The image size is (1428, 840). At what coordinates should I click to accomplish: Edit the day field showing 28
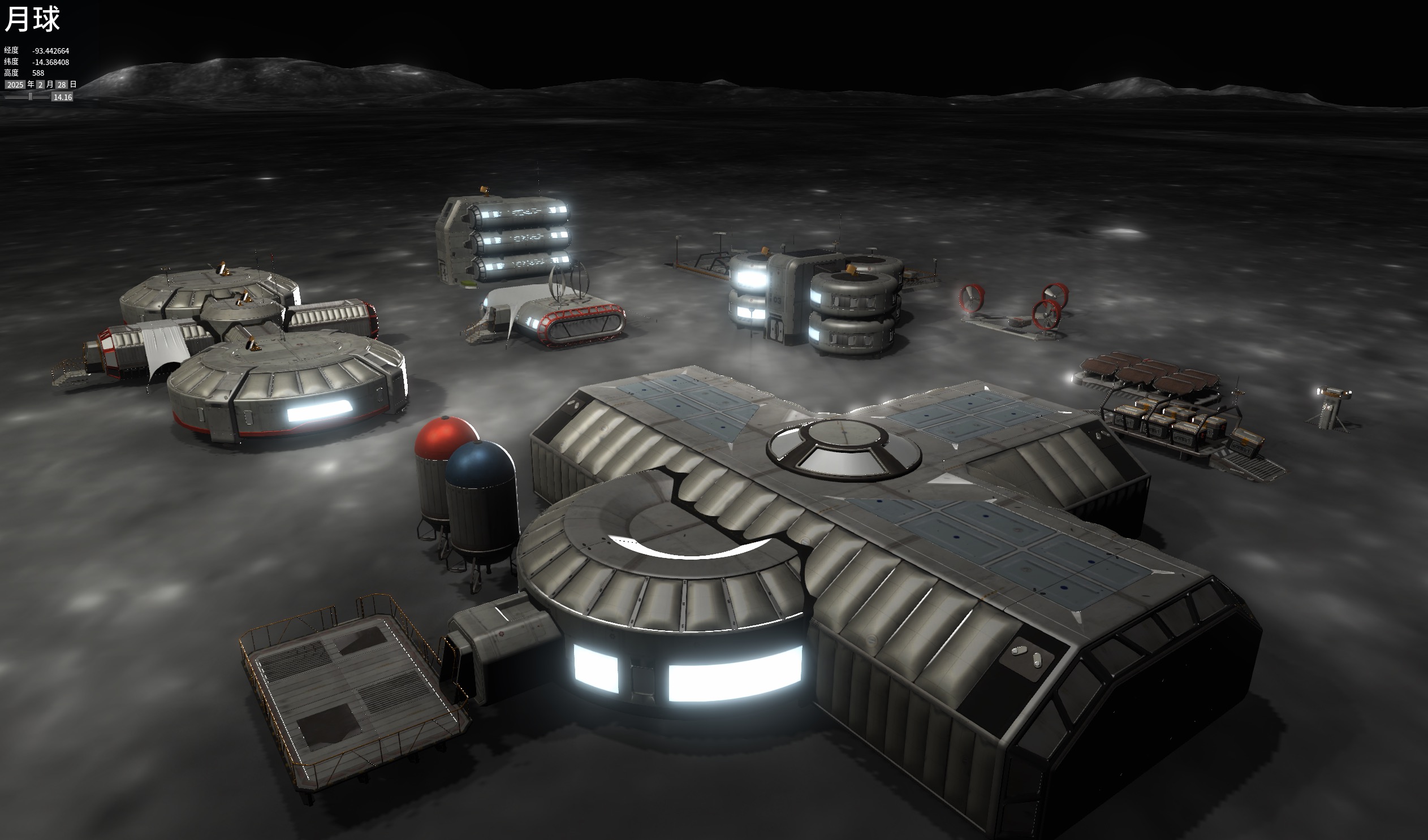pos(62,85)
